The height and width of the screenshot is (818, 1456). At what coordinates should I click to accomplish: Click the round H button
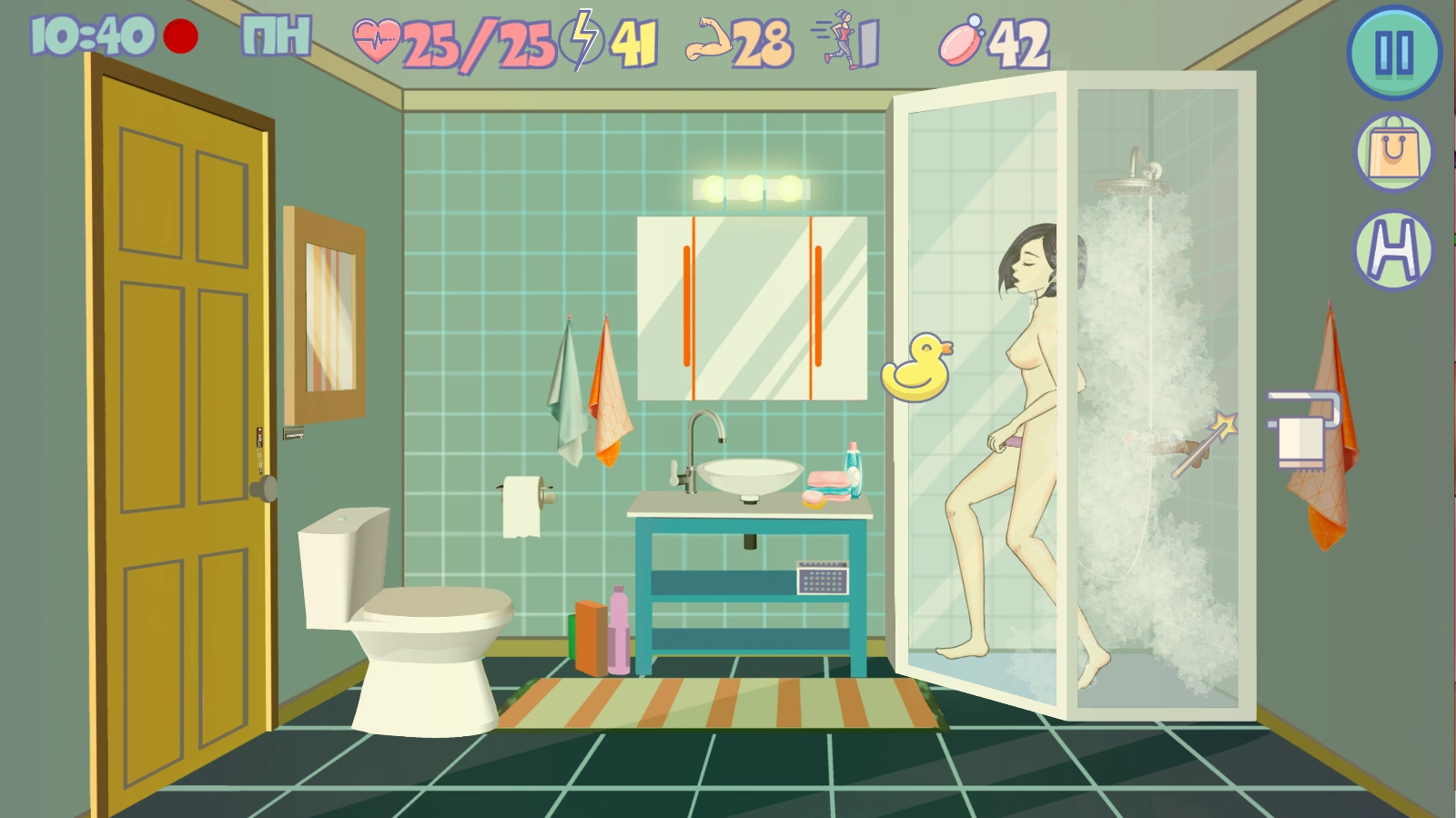point(1393,250)
